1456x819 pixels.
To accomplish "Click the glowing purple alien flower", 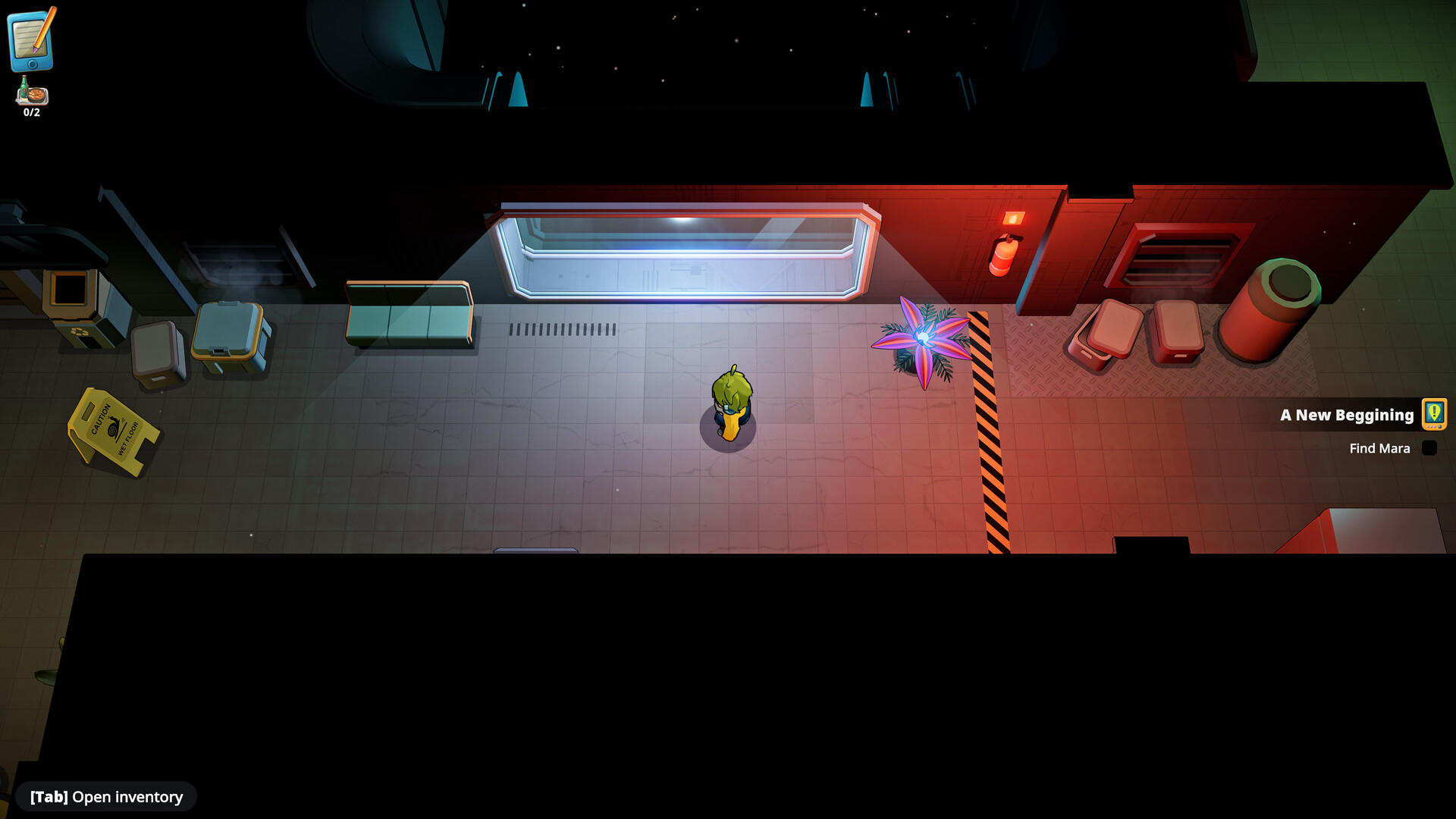I will click(x=924, y=339).
